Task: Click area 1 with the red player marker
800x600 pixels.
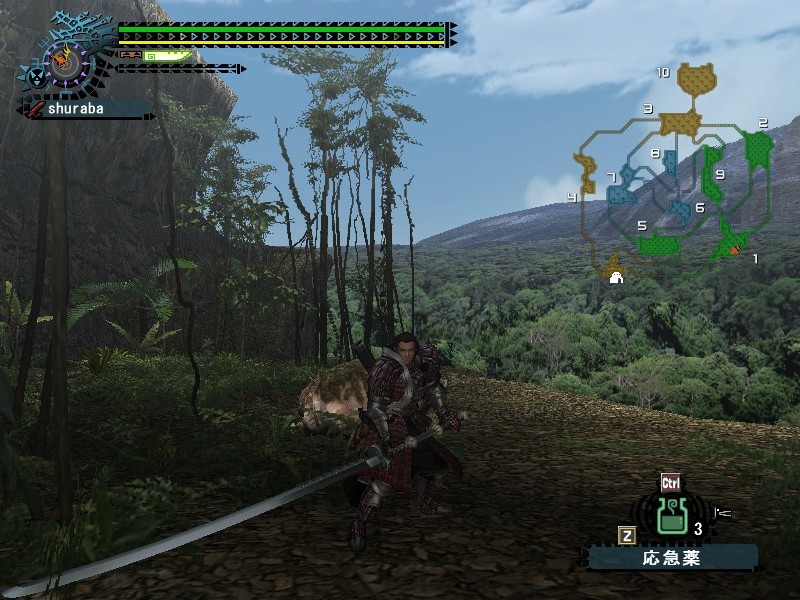Action: (x=735, y=241)
